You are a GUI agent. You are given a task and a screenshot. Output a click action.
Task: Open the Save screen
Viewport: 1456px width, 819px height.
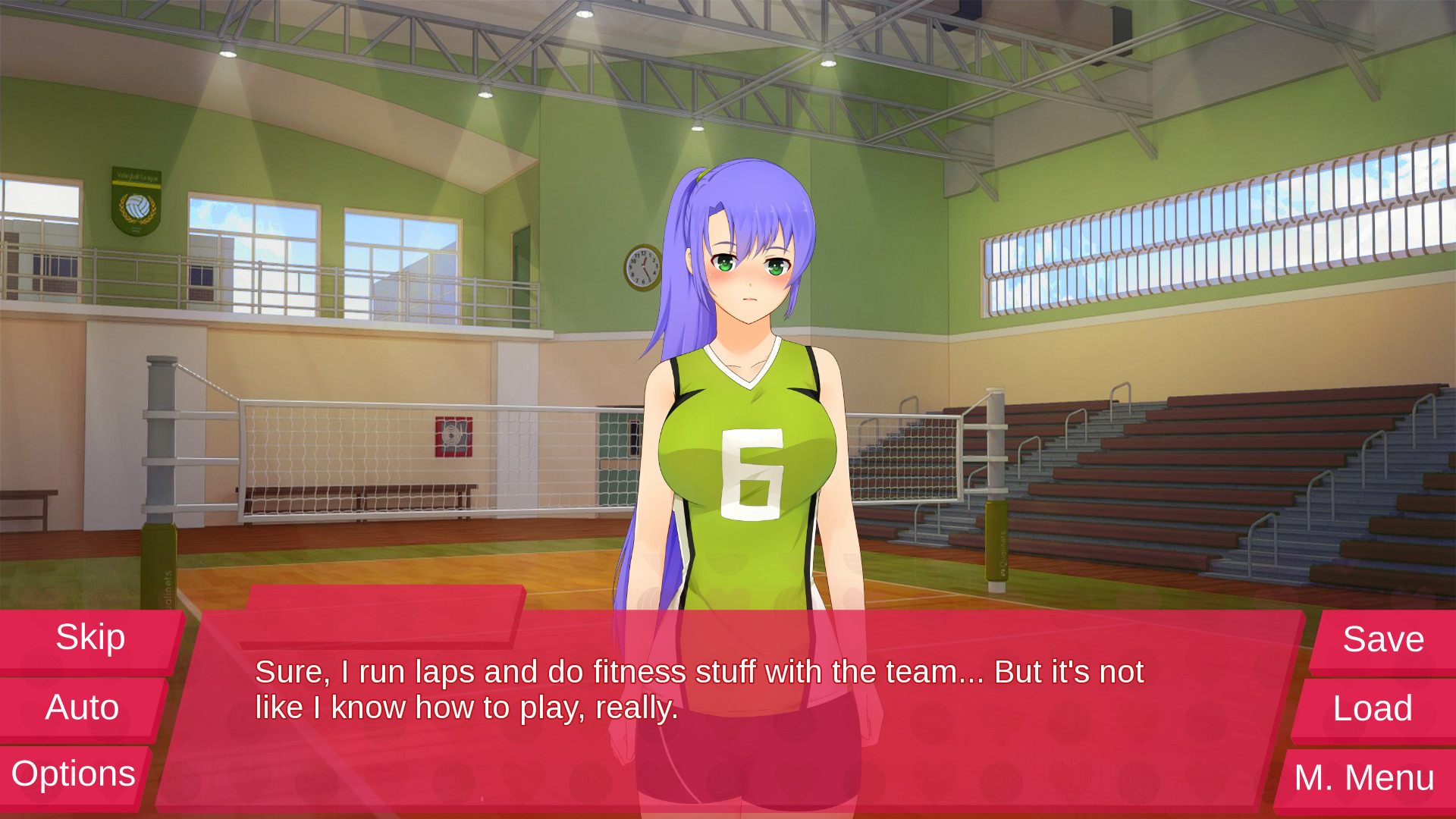1382,639
